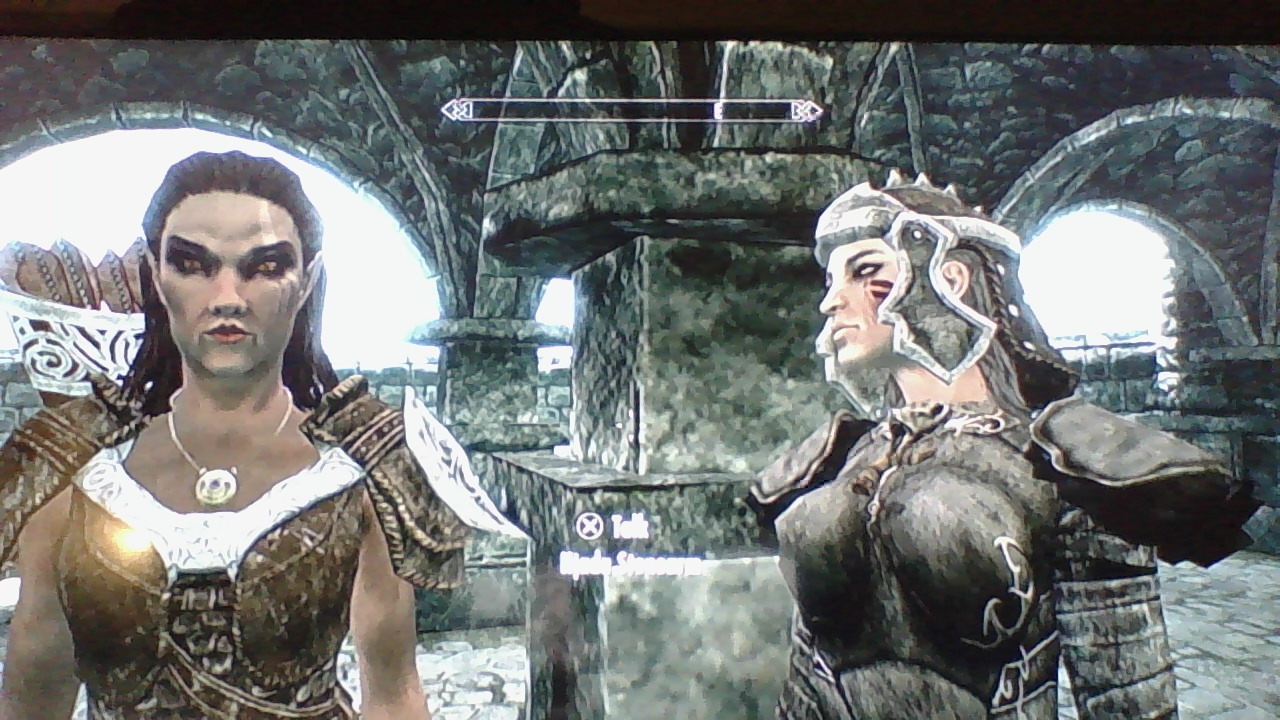Select the East marker on the compass

[716, 110]
